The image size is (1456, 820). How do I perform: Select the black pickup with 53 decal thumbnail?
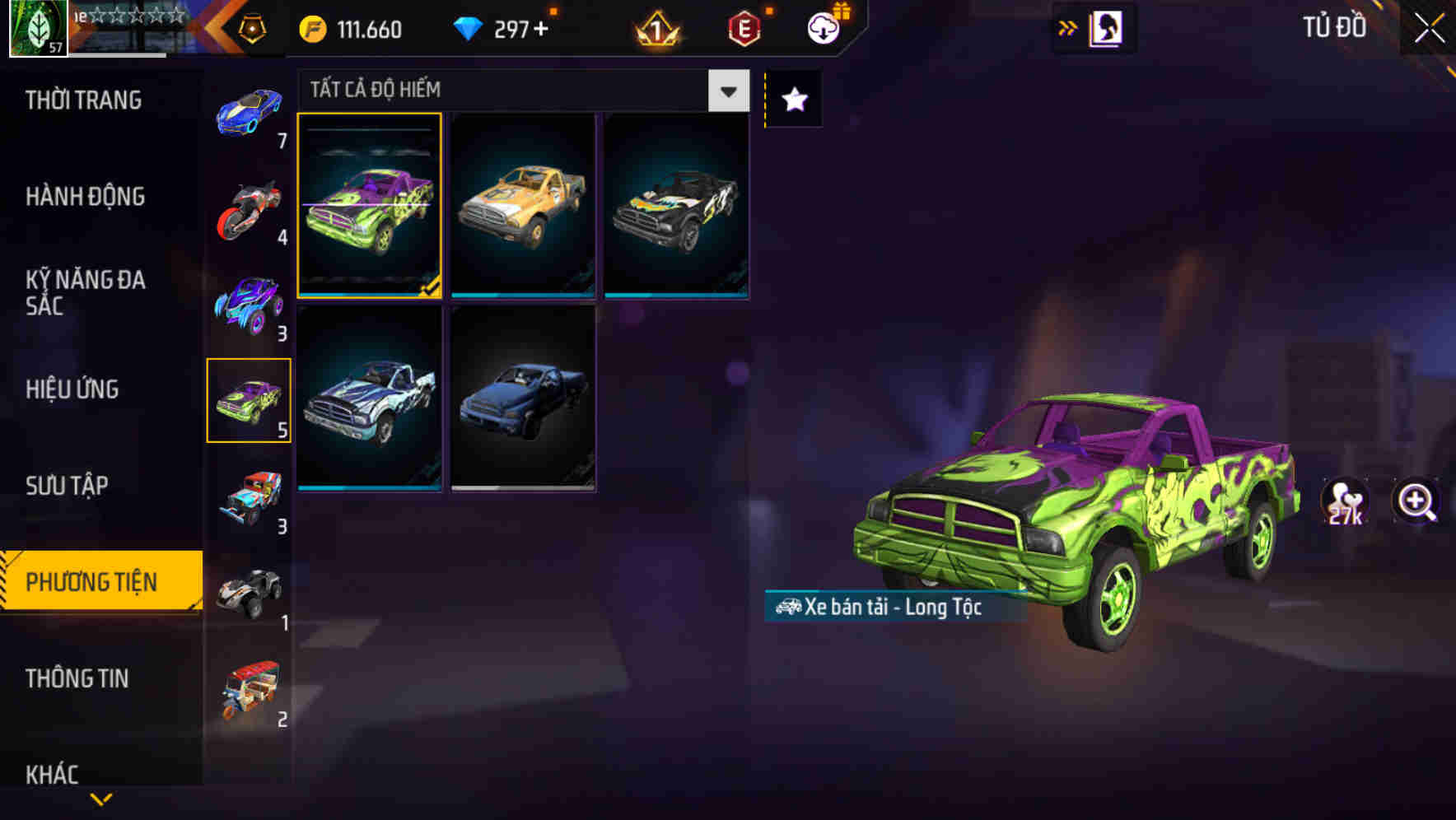677,206
